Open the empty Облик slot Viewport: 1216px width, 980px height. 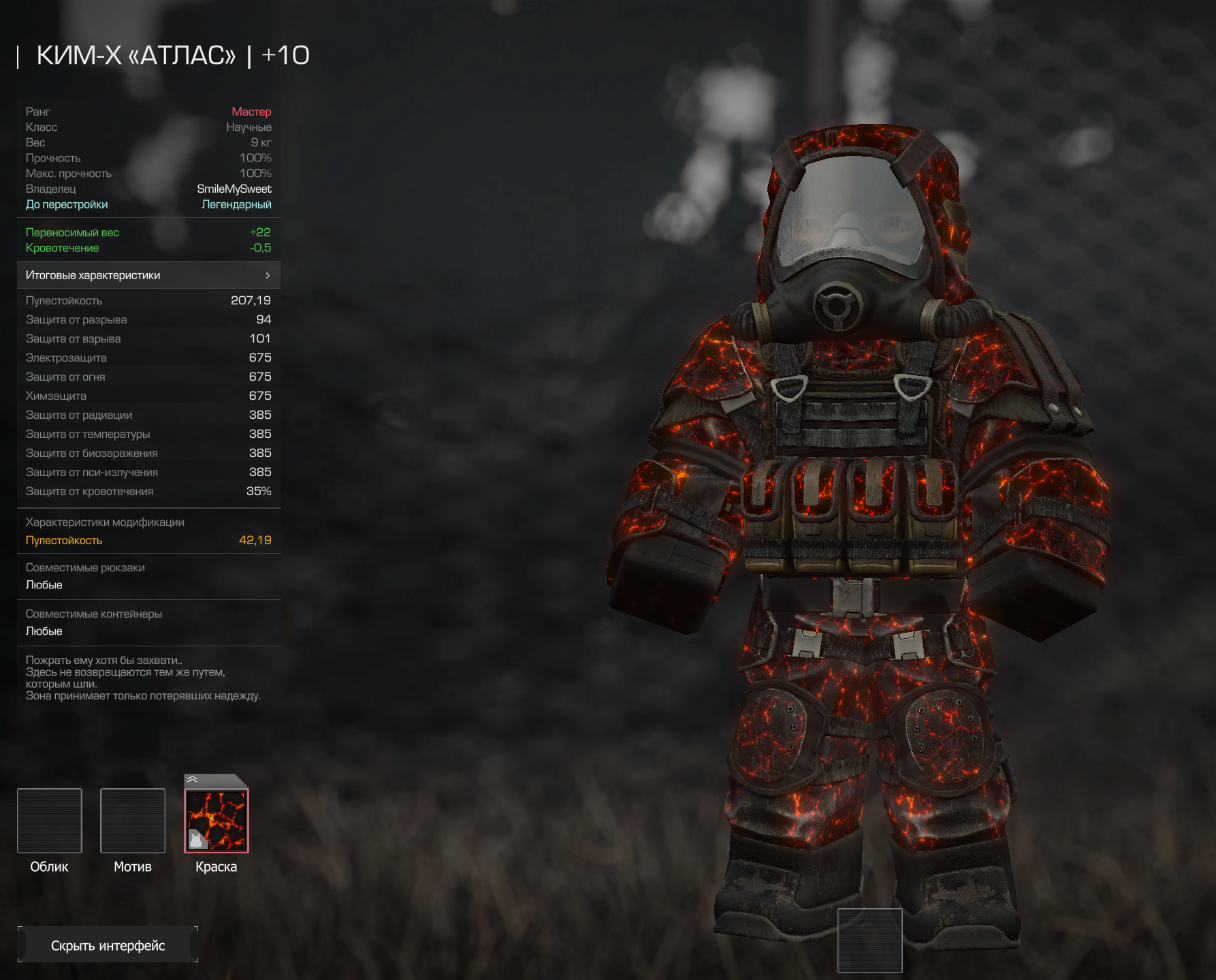tap(50, 820)
